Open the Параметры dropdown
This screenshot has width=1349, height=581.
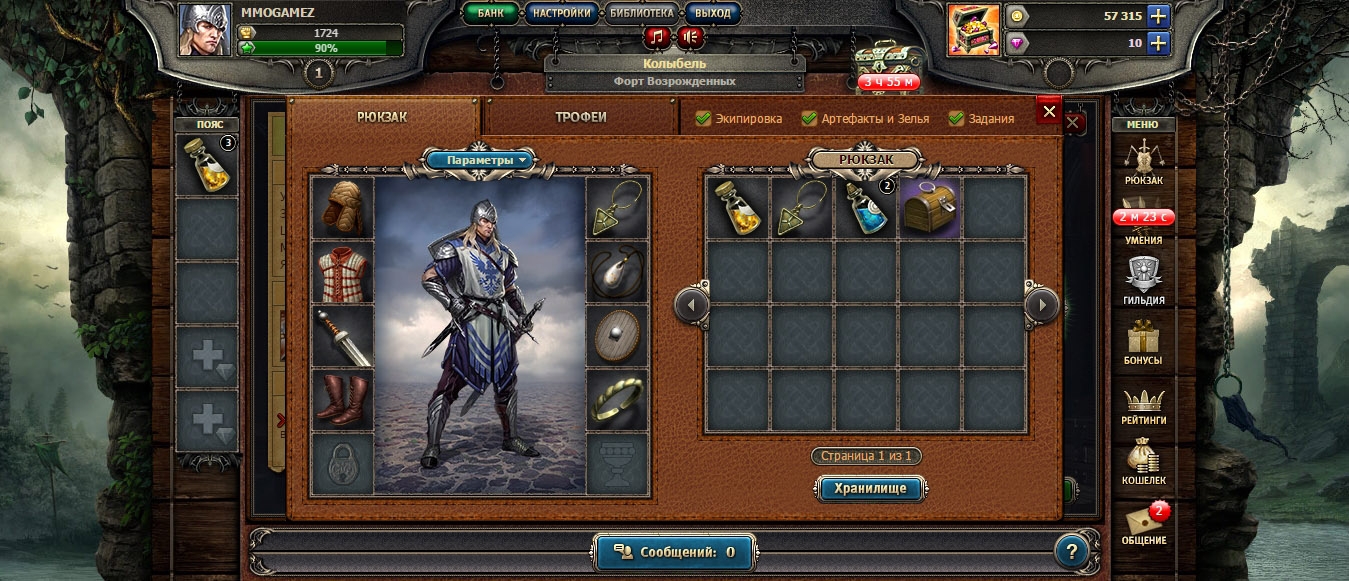(x=481, y=160)
